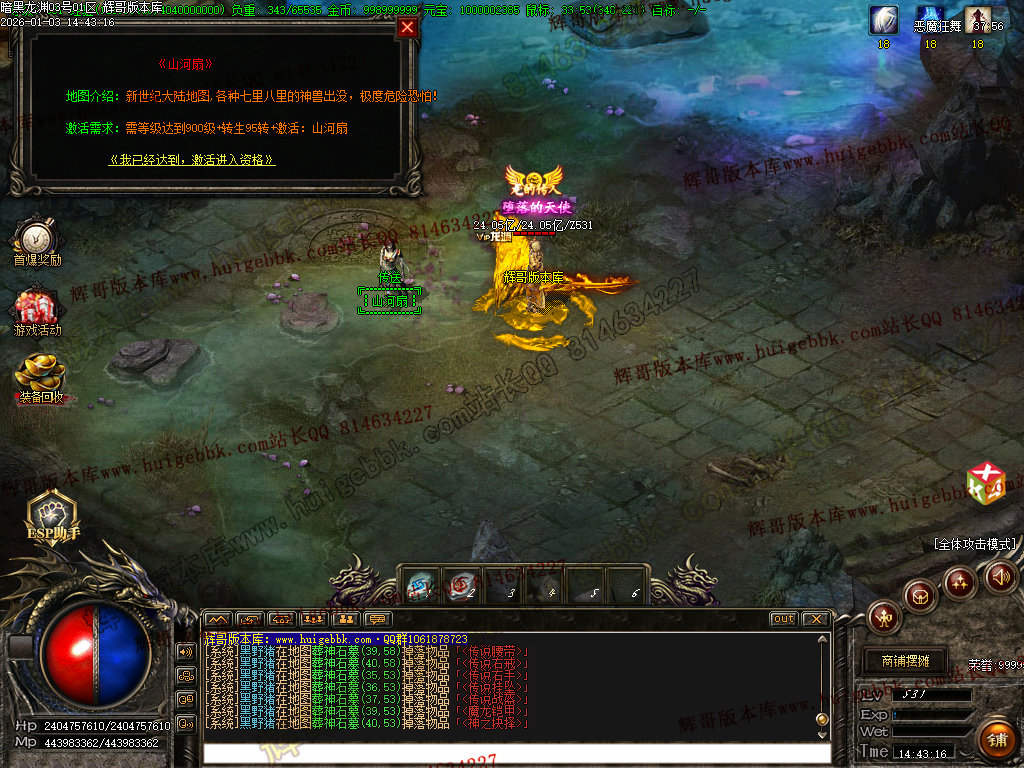This screenshot has width=1024, height=768.
Task: Open the skills panel sparkle button
Action: [x=960, y=581]
